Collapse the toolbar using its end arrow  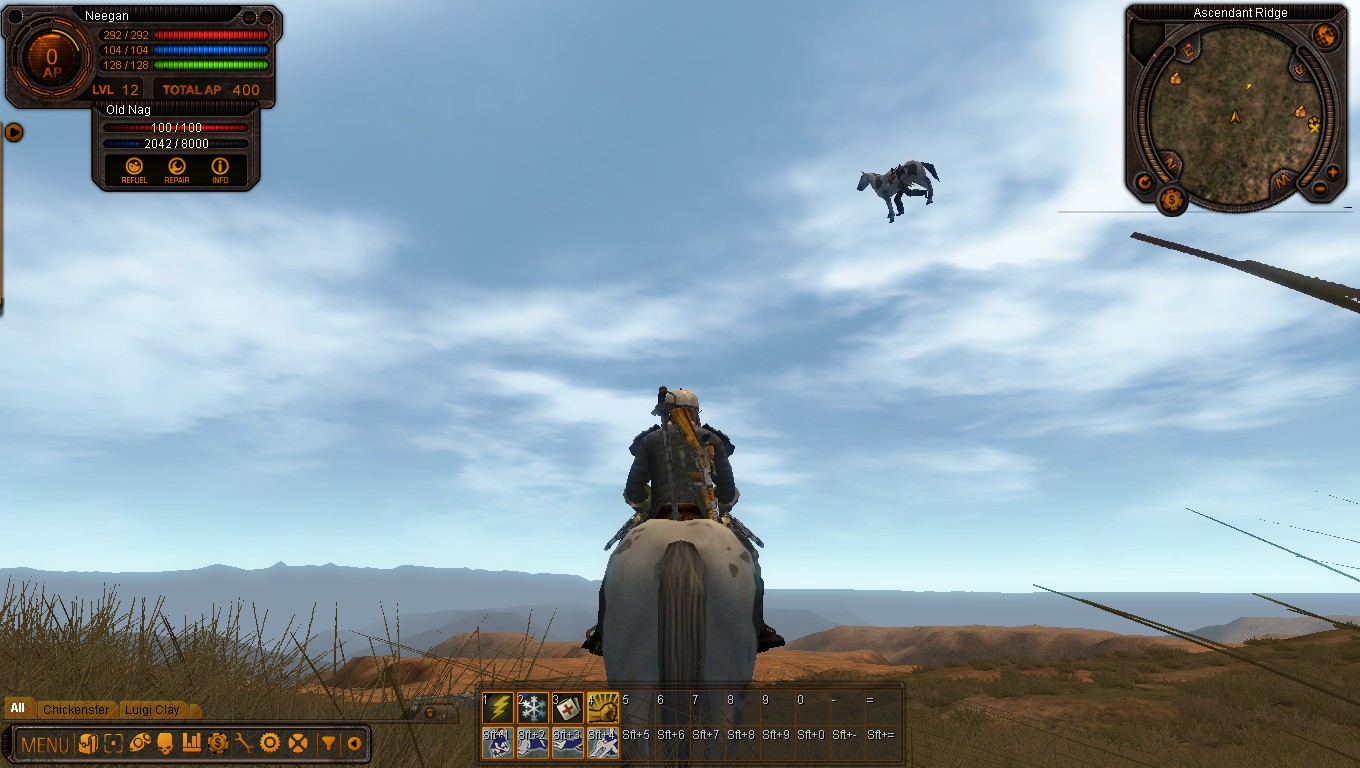coord(353,742)
